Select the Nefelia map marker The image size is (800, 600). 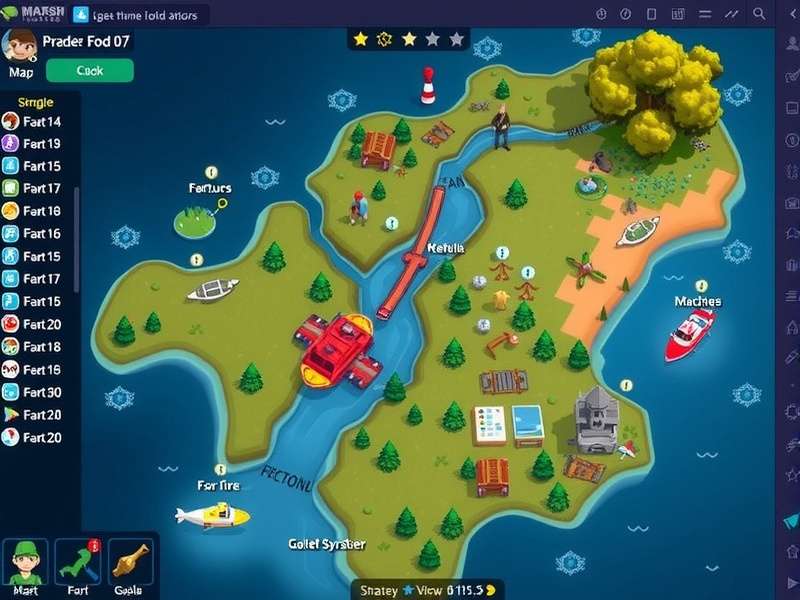[x=446, y=247]
